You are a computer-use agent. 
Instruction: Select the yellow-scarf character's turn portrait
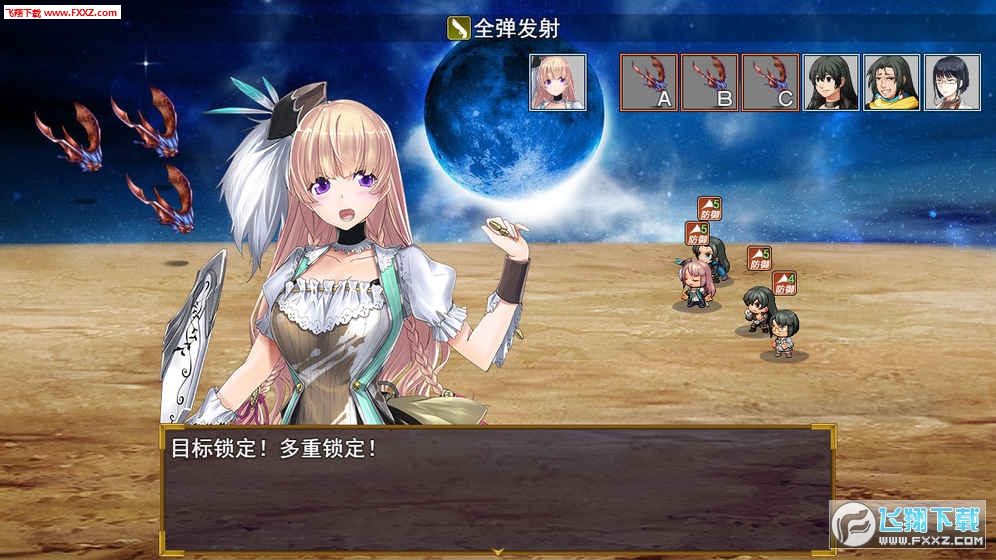[x=892, y=82]
